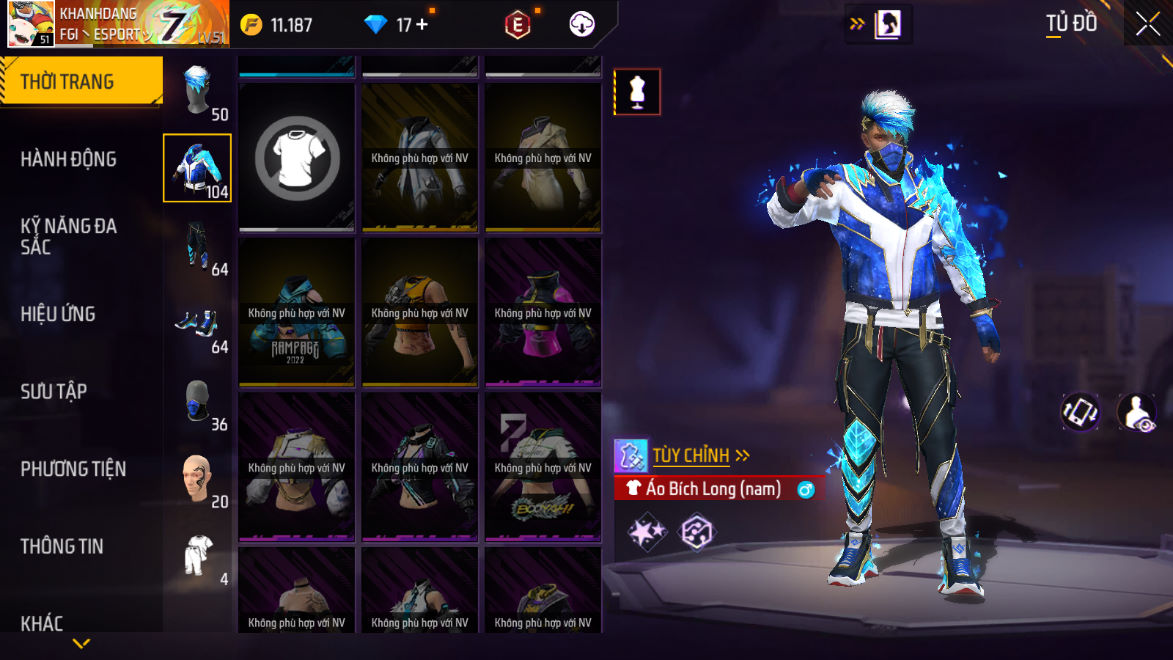Screen dimensions: 1173x660
Task: Close the wardrobe with the X button
Action: coord(1148,24)
